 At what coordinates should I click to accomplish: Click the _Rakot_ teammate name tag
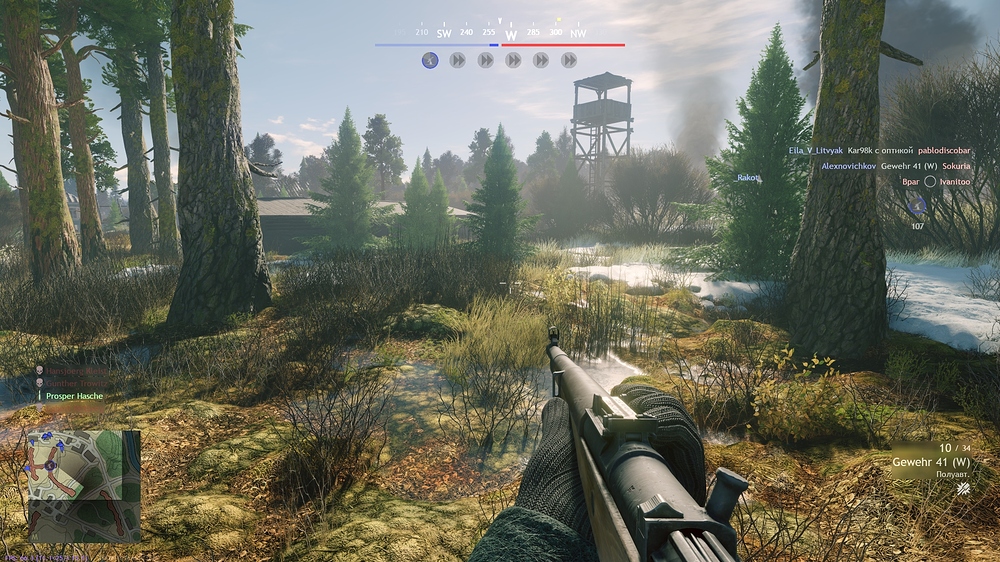pyautogui.click(x=749, y=178)
